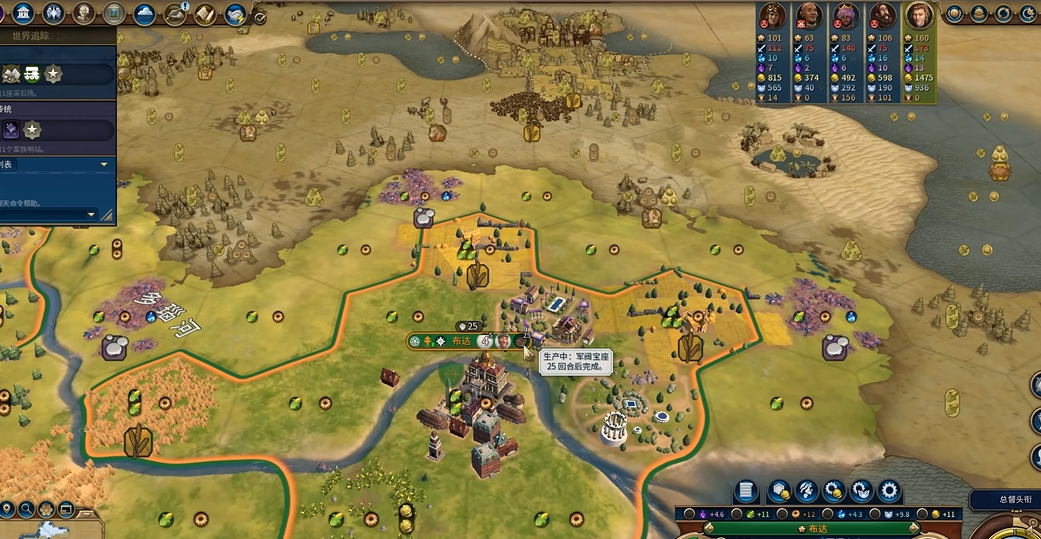This screenshot has width=1041, height=539.
Task: Select the bald leader portrait
Action: pos(808,15)
